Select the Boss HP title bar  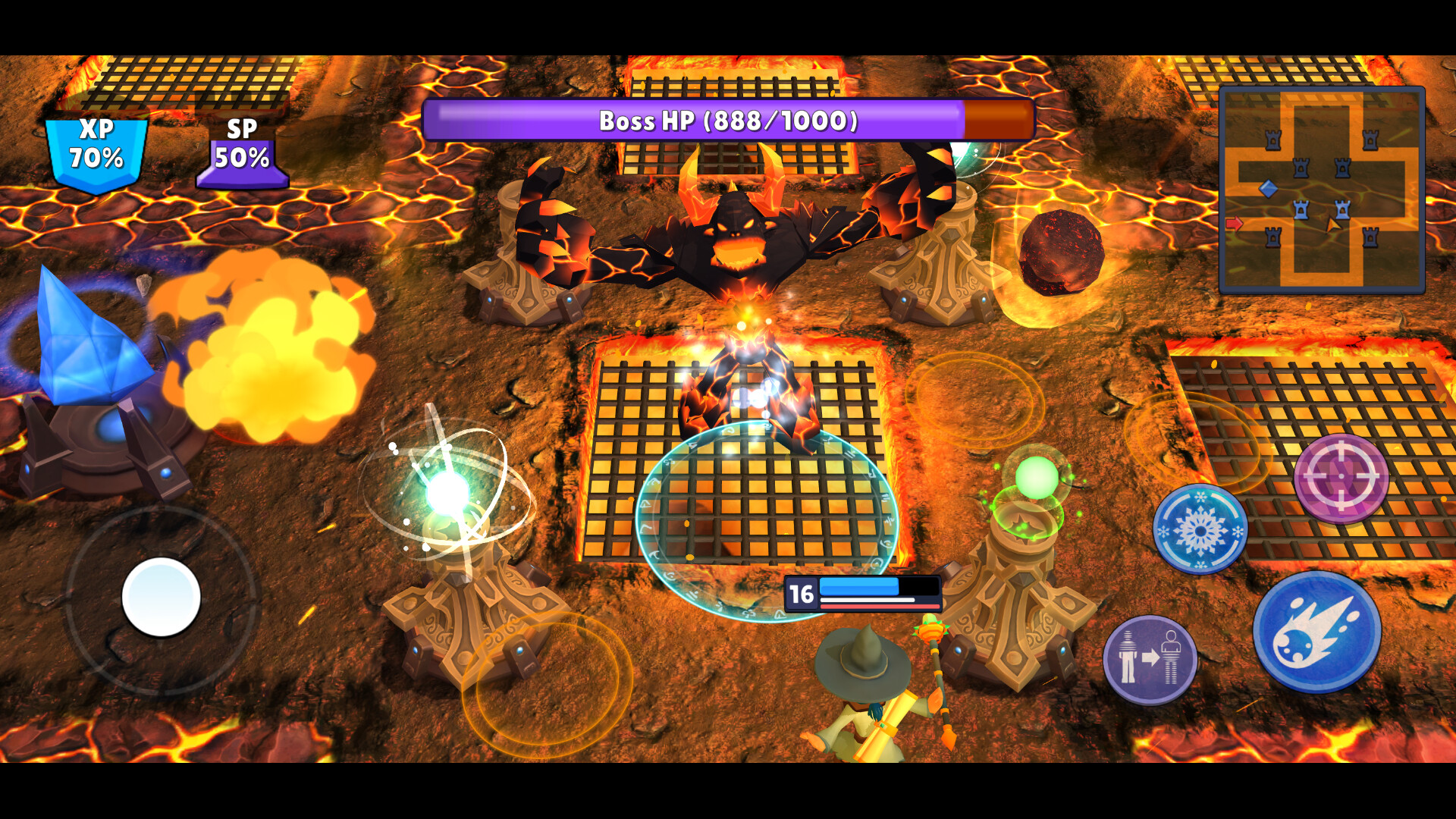click(728, 119)
